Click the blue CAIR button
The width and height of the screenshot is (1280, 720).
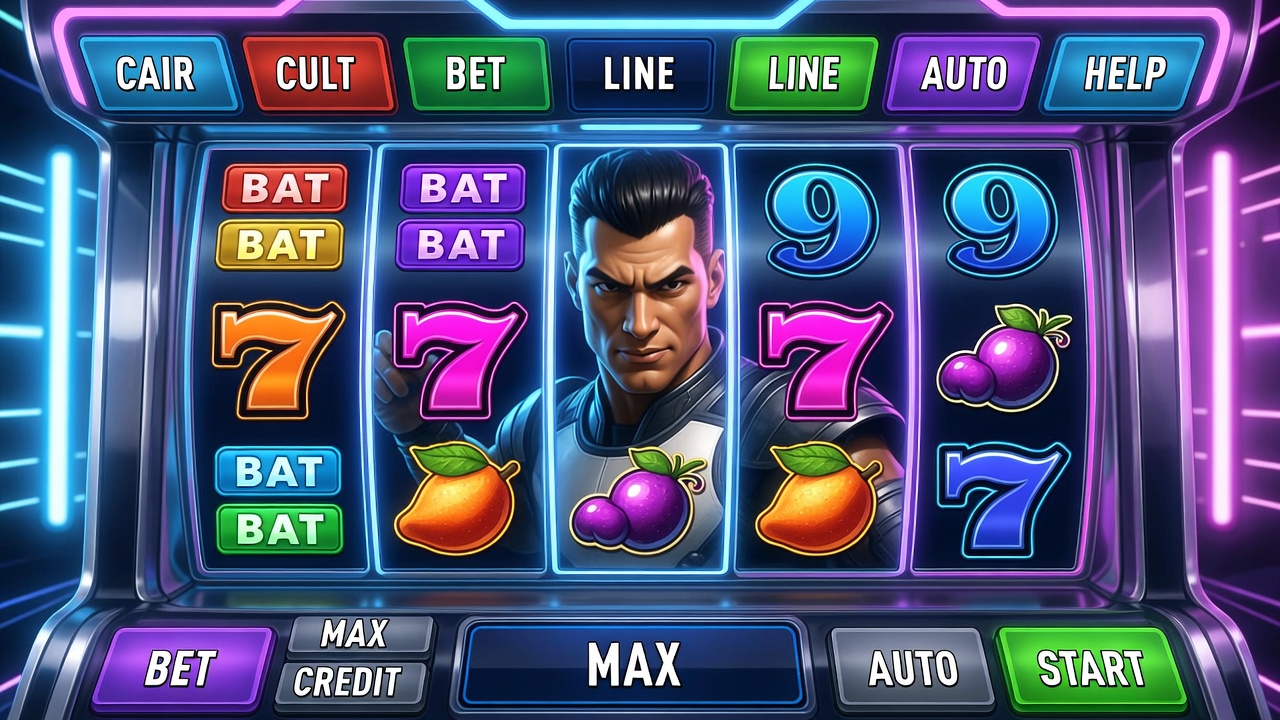coord(157,73)
